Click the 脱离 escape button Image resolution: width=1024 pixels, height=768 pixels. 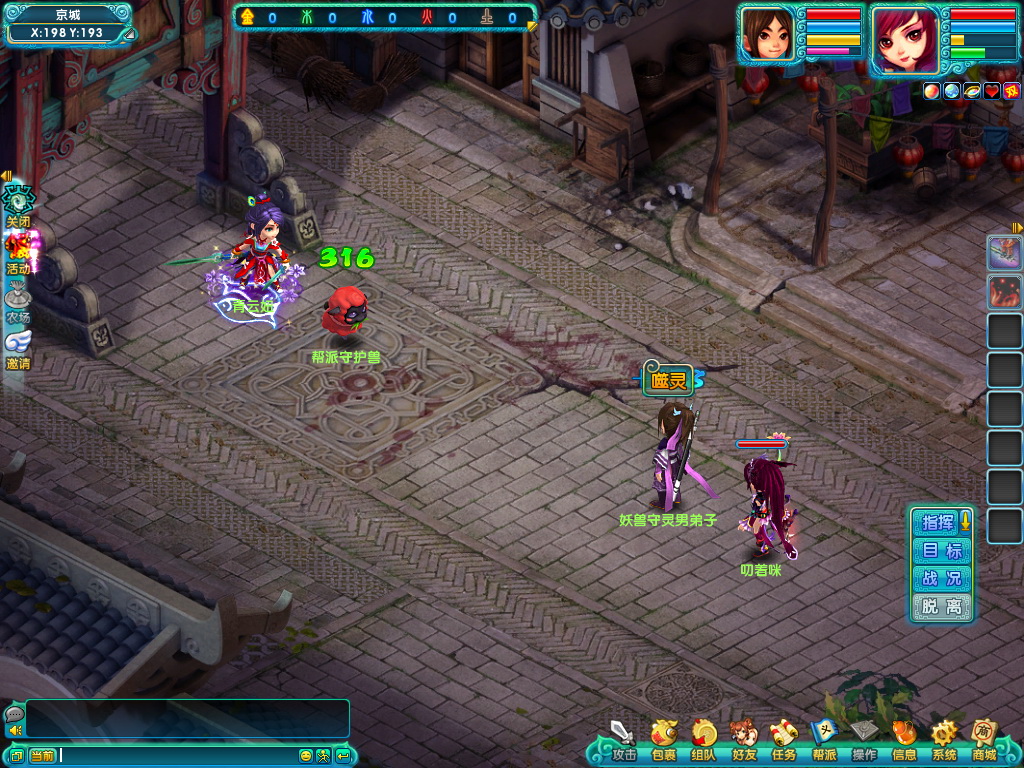coord(941,606)
